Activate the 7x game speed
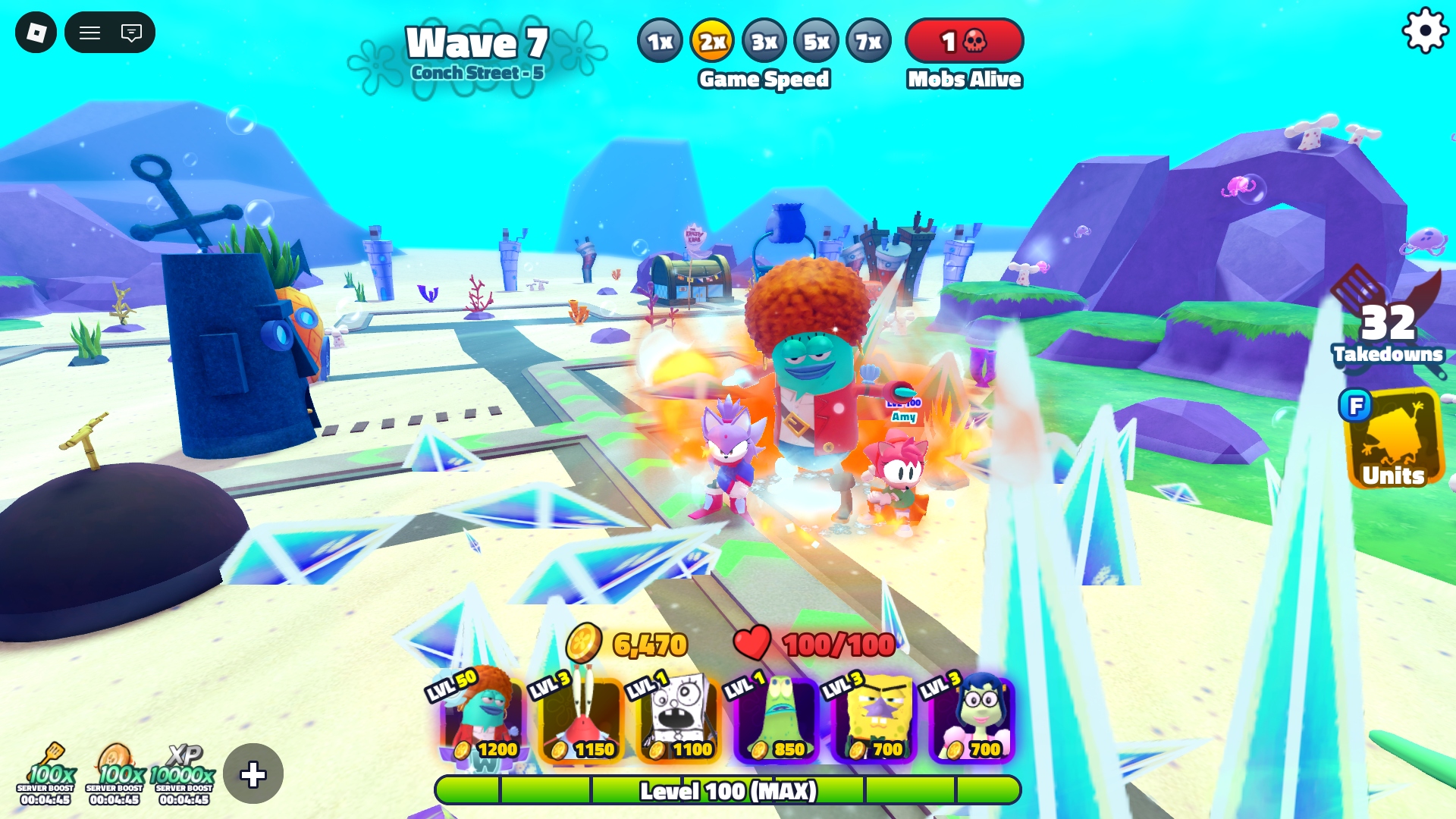The height and width of the screenshot is (819, 1456). pyautogui.click(x=868, y=42)
